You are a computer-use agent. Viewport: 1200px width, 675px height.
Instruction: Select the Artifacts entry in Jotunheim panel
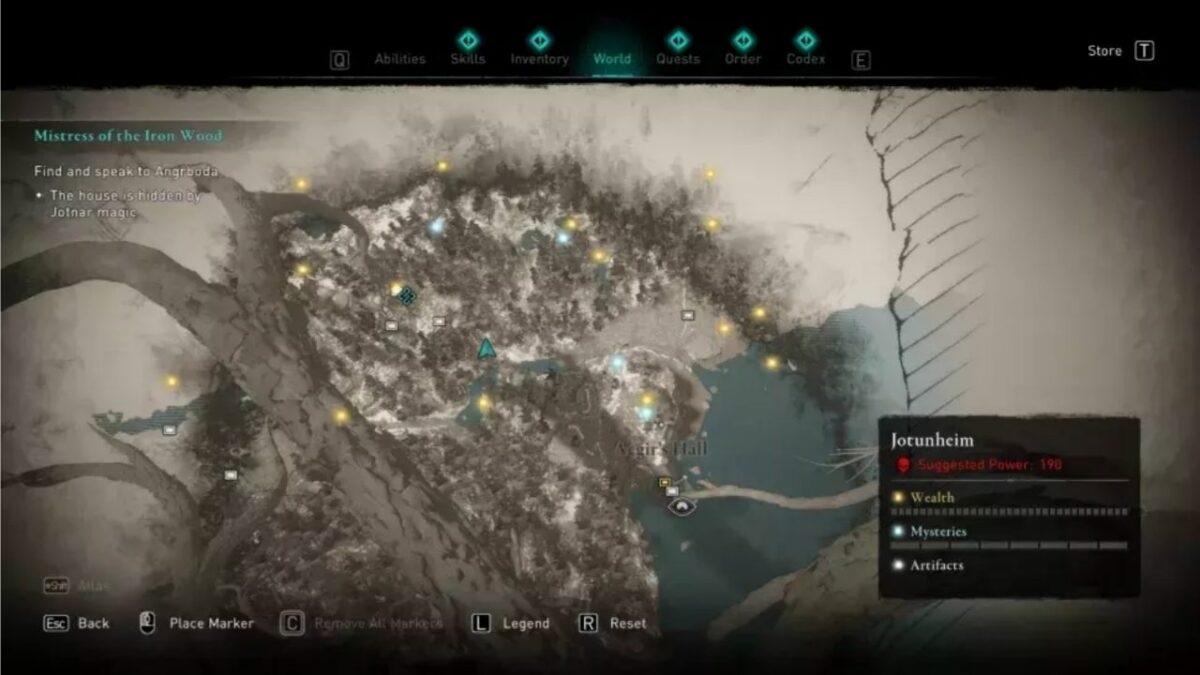pos(936,565)
